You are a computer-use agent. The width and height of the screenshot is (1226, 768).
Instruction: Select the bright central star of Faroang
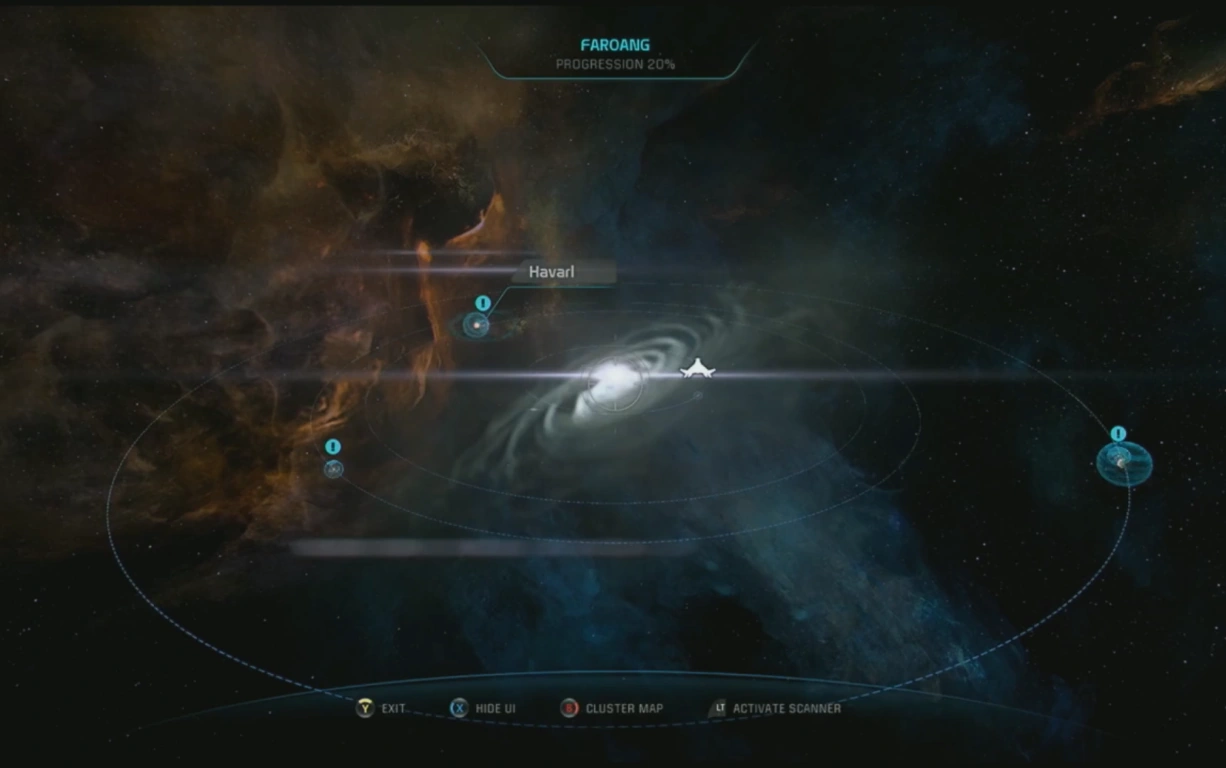613,380
